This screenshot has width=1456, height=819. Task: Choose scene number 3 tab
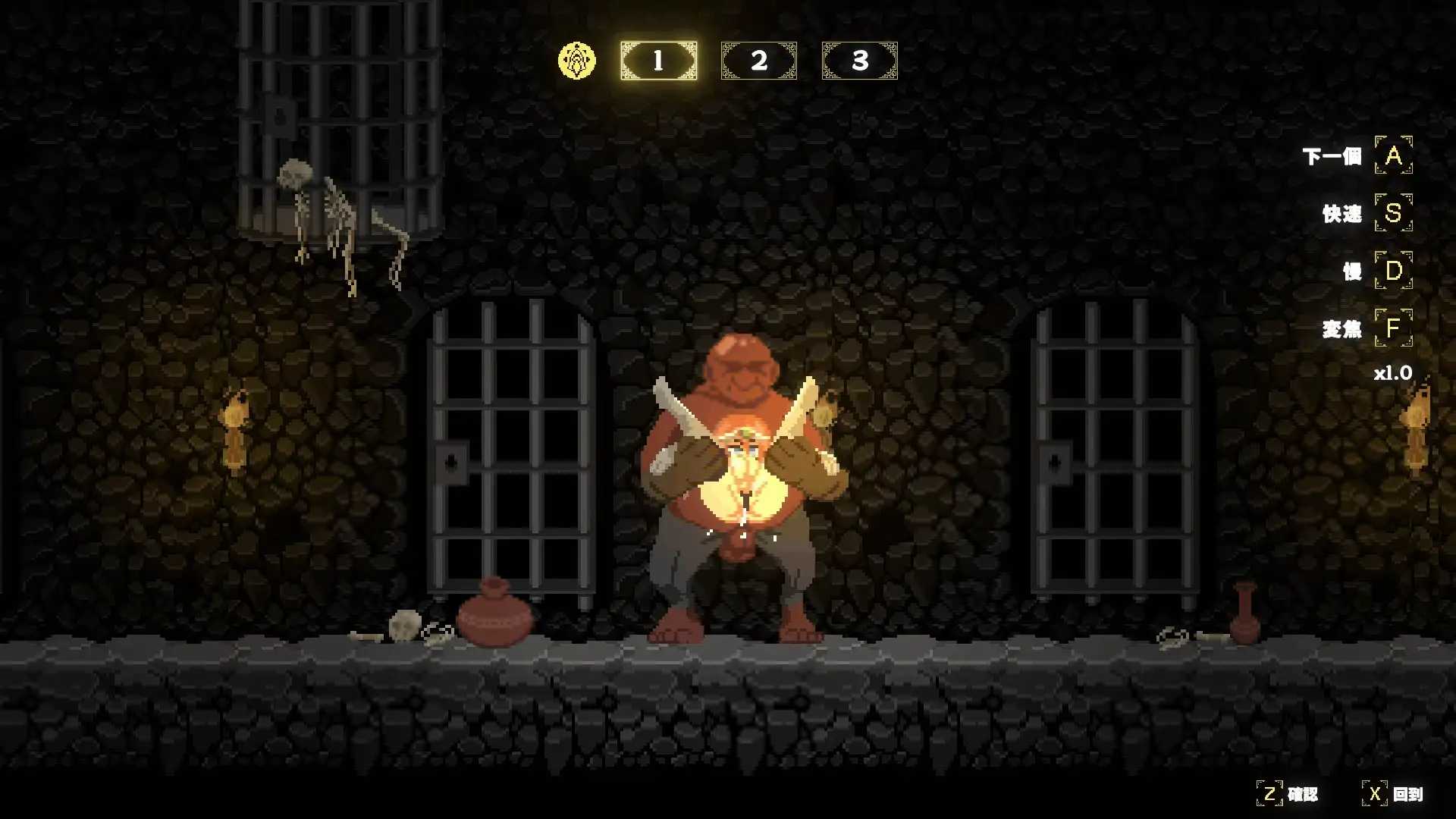859,61
